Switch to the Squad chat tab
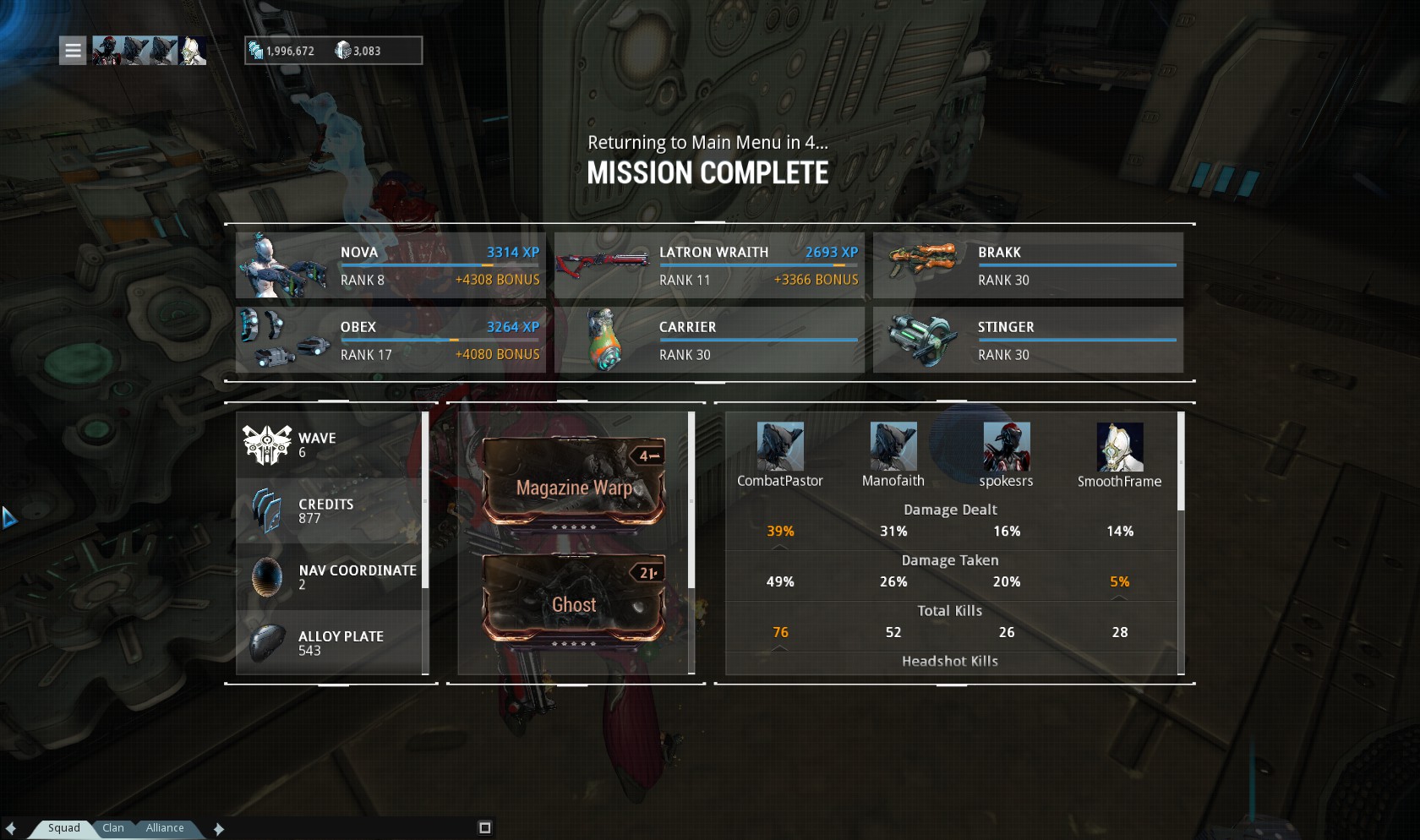 [x=63, y=828]
